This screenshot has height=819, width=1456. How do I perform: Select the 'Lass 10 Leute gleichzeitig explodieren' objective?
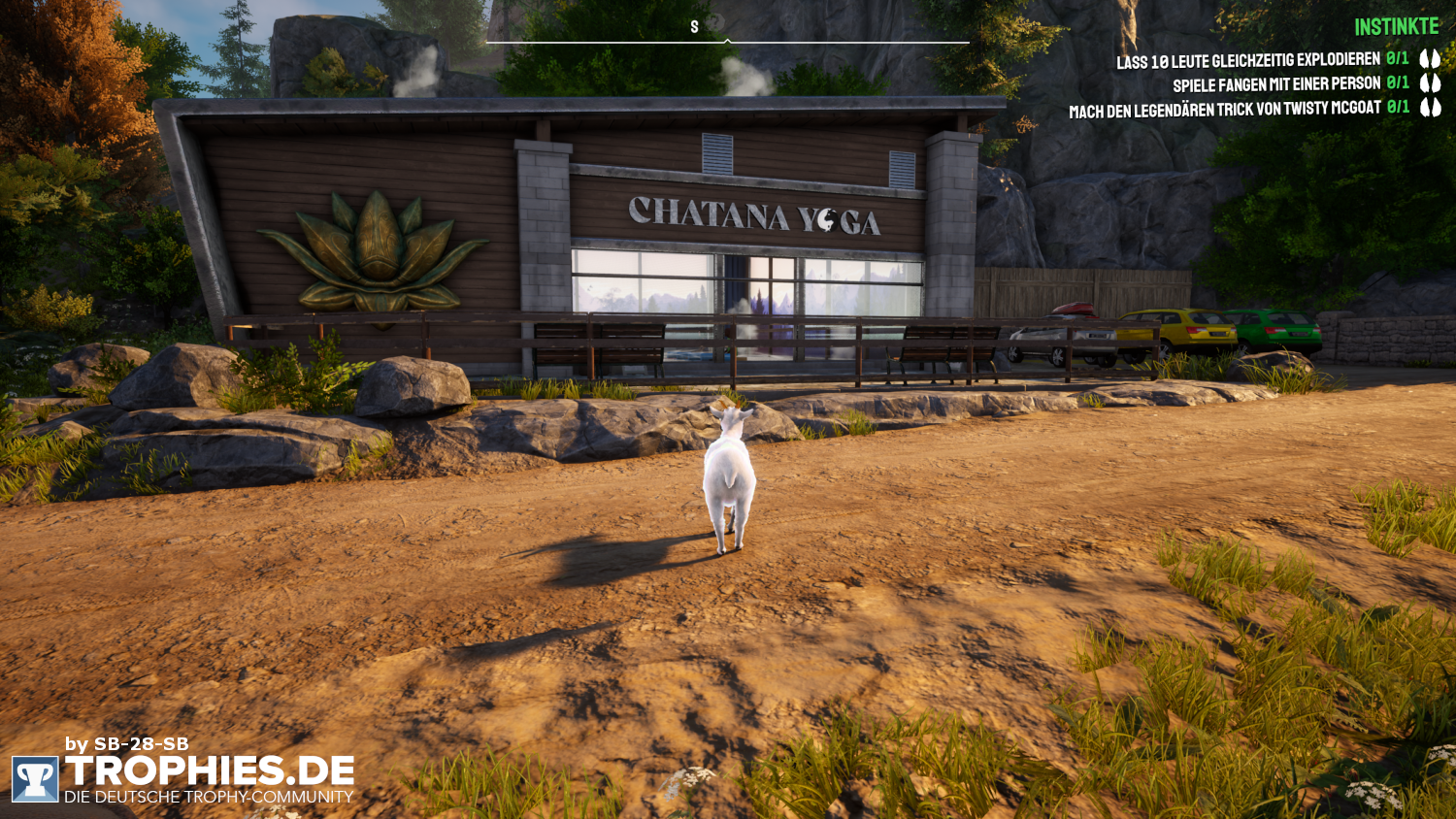click(1247, 61)
